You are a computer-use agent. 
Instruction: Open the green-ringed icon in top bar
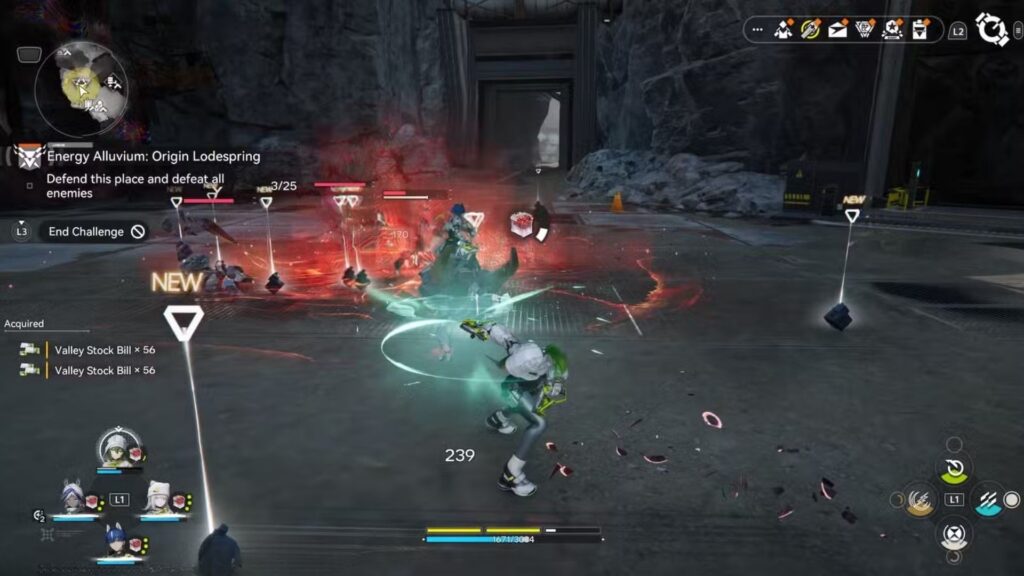pyautogui.click(x=810, y=30)
